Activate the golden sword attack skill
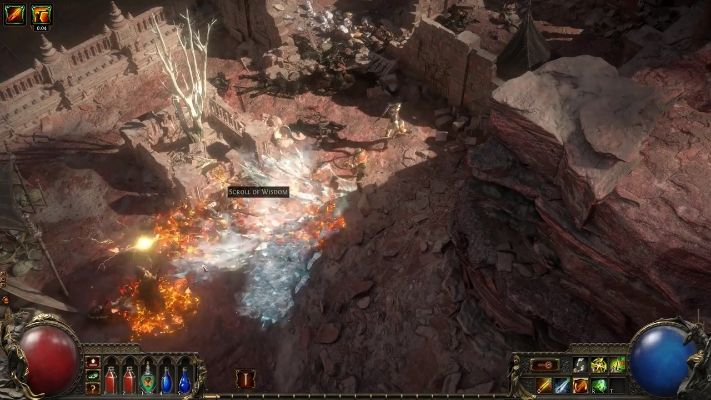711x400 pixels. click(544, 385)
